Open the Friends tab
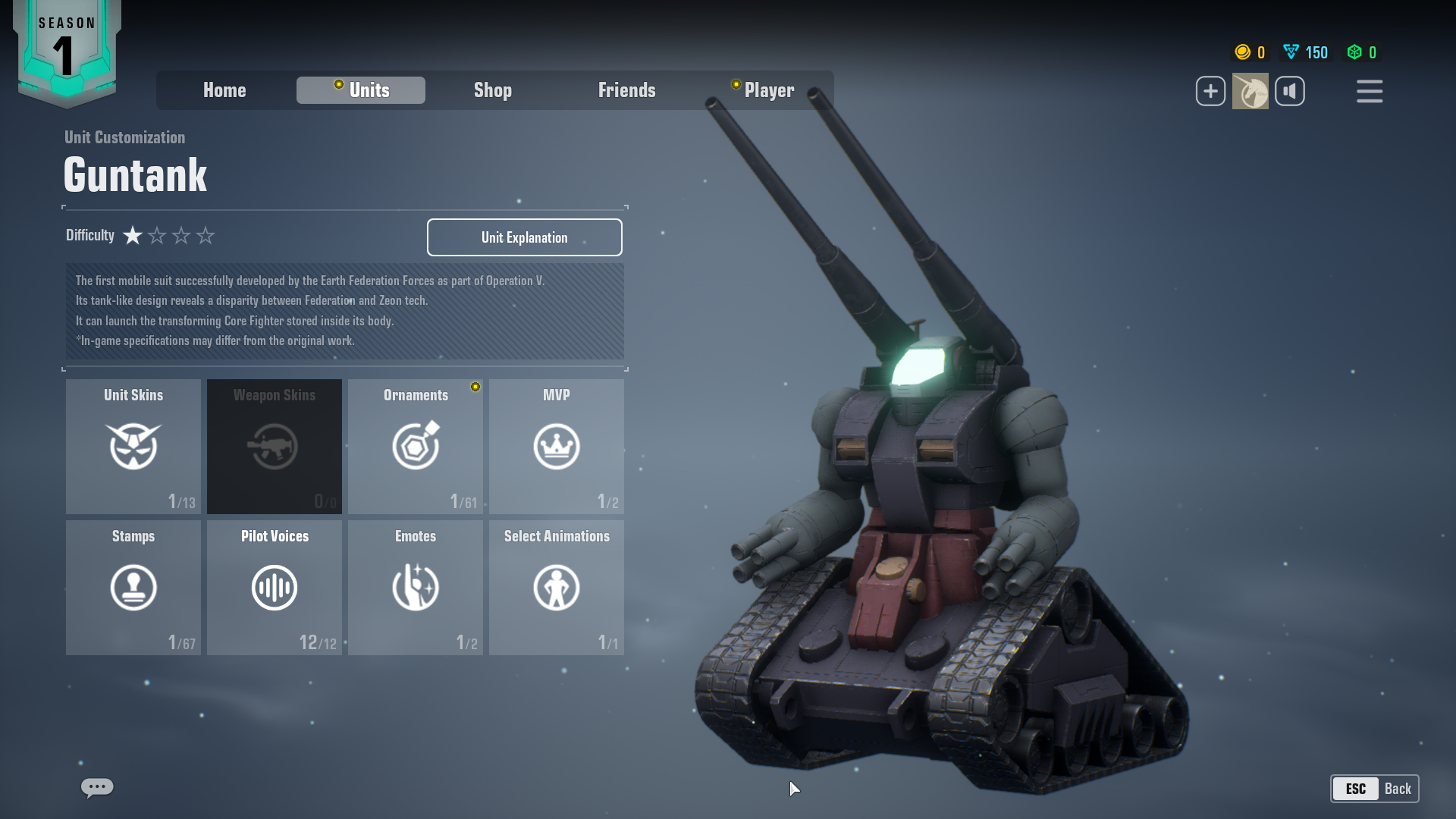The image size is (1456, 819). [x=626, y=90]
